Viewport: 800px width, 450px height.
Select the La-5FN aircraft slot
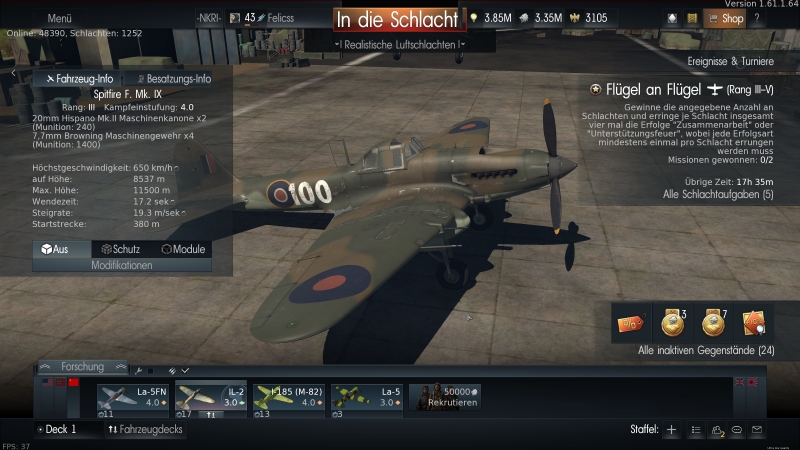click(x=134, y=399)
